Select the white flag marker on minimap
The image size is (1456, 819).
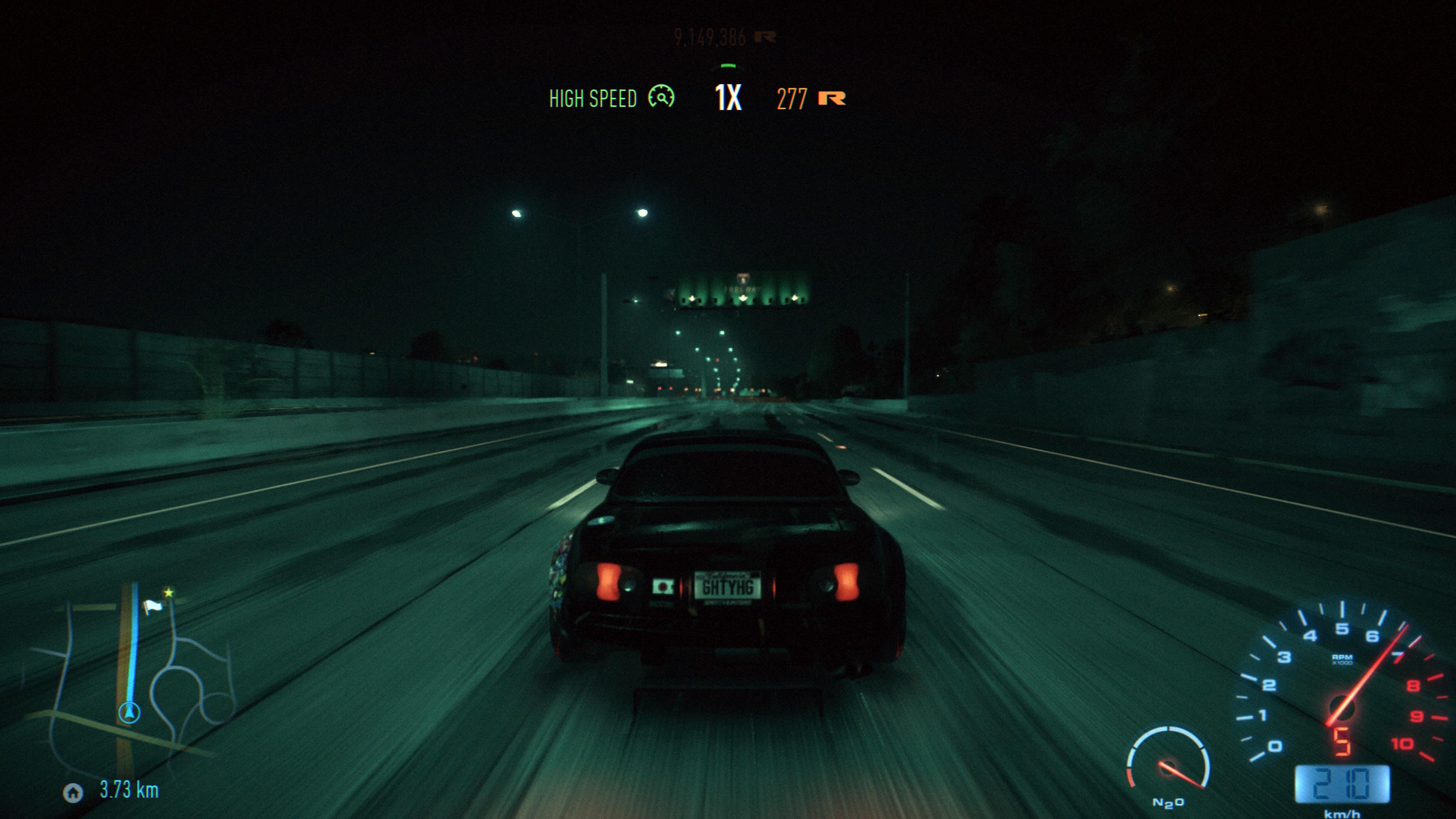[152, 607]
